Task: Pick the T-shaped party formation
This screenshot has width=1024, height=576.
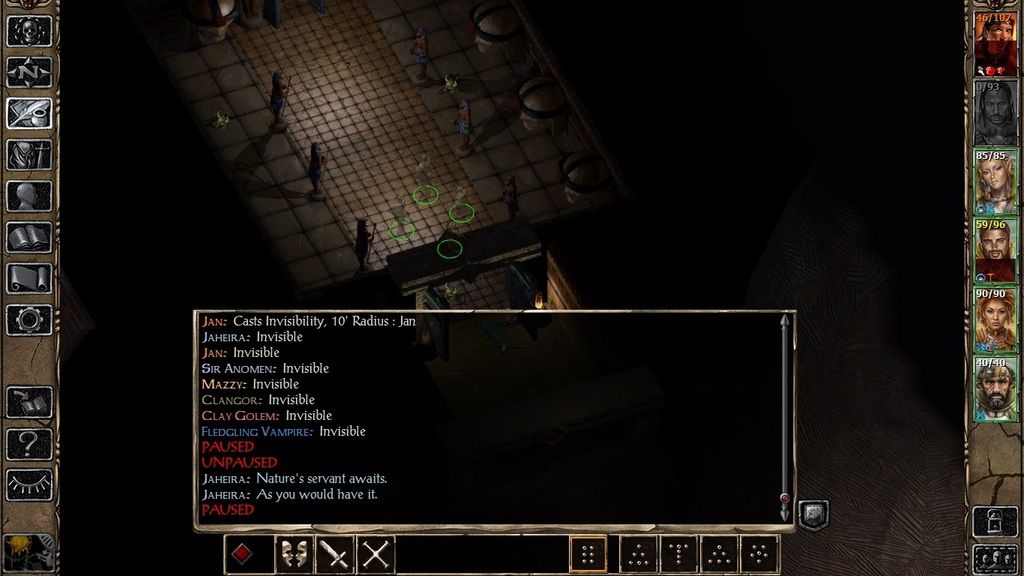Action: coord(679,554)
